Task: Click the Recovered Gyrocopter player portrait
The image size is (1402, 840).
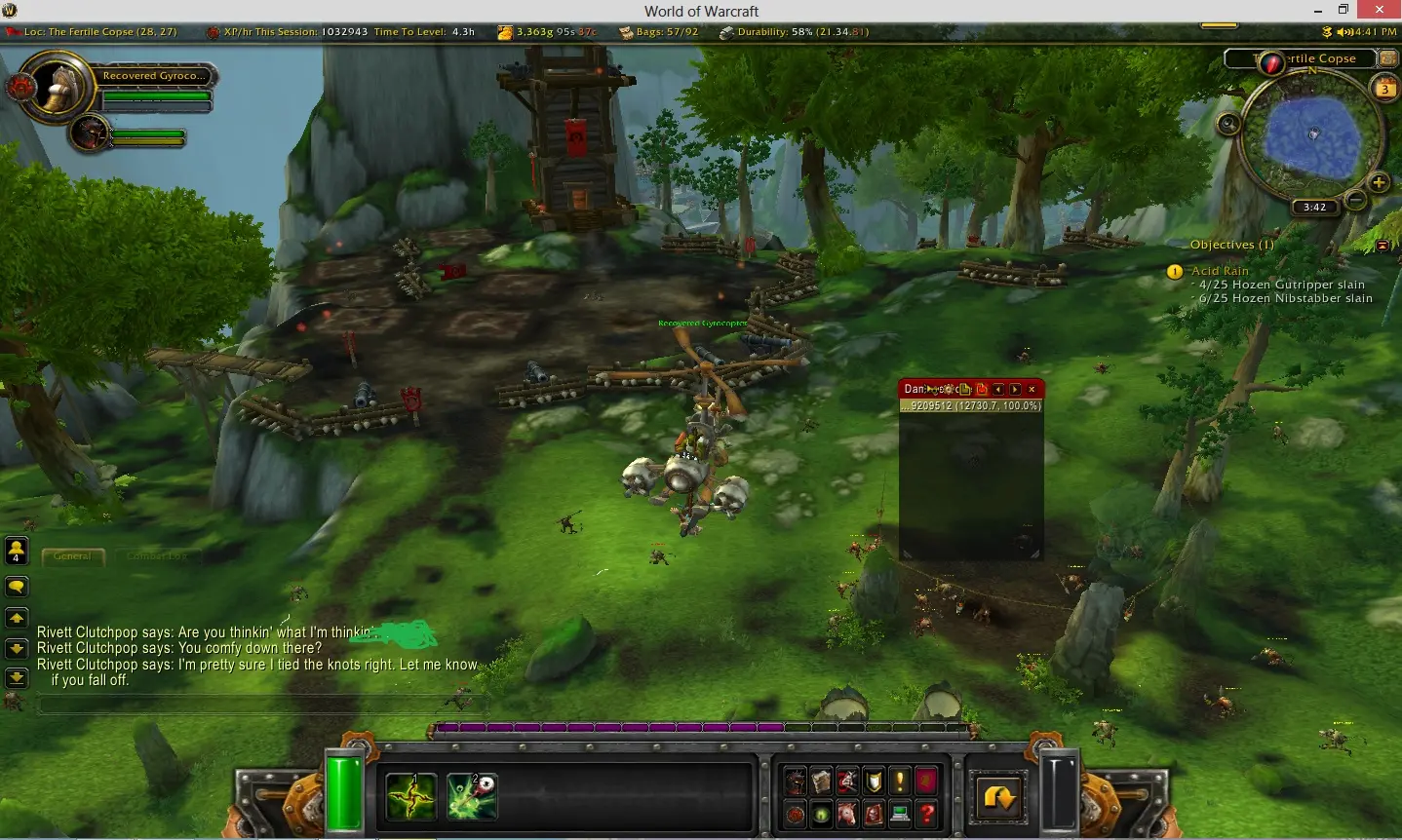Action: click(60, 86)
